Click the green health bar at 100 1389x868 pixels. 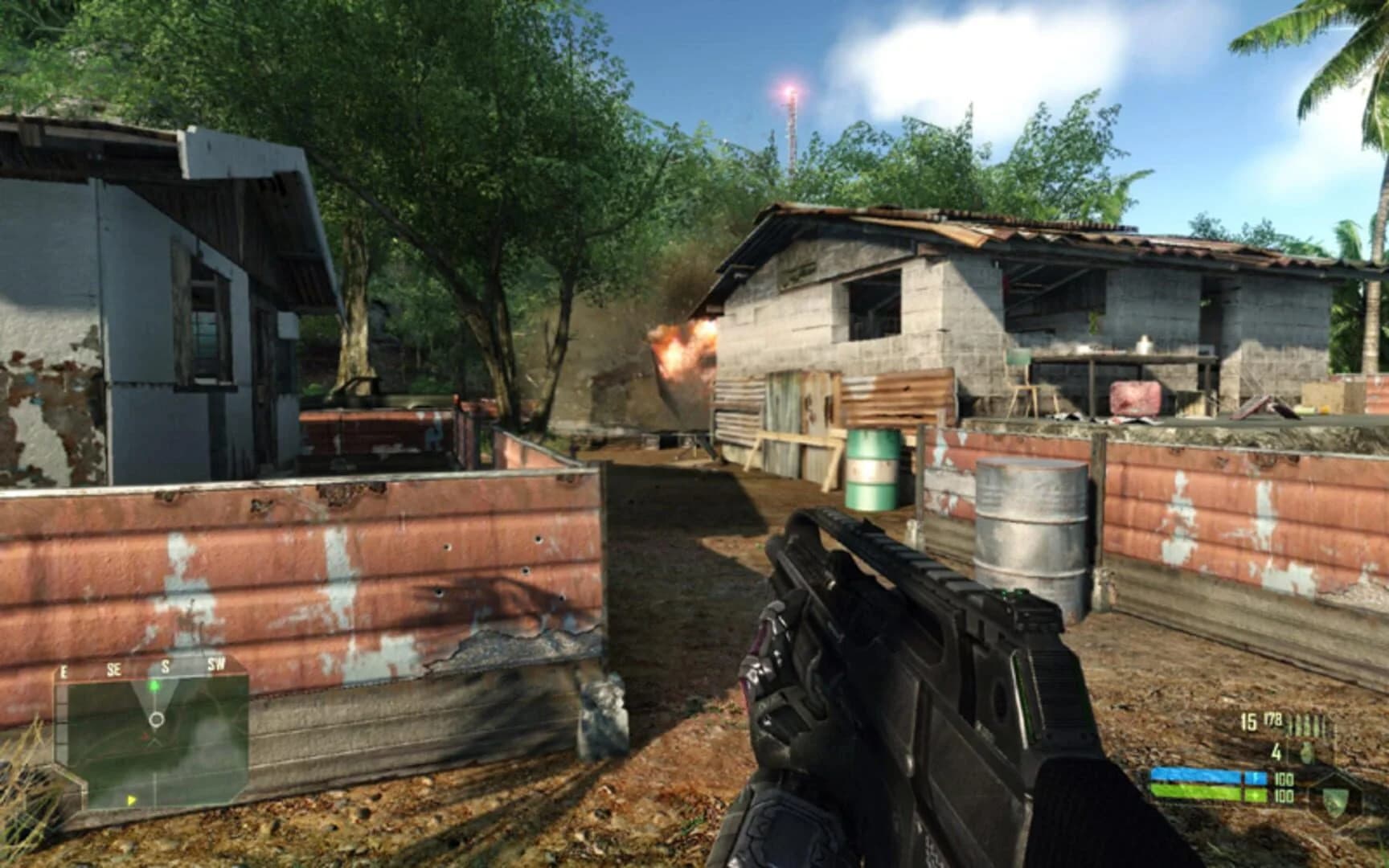1198,794
